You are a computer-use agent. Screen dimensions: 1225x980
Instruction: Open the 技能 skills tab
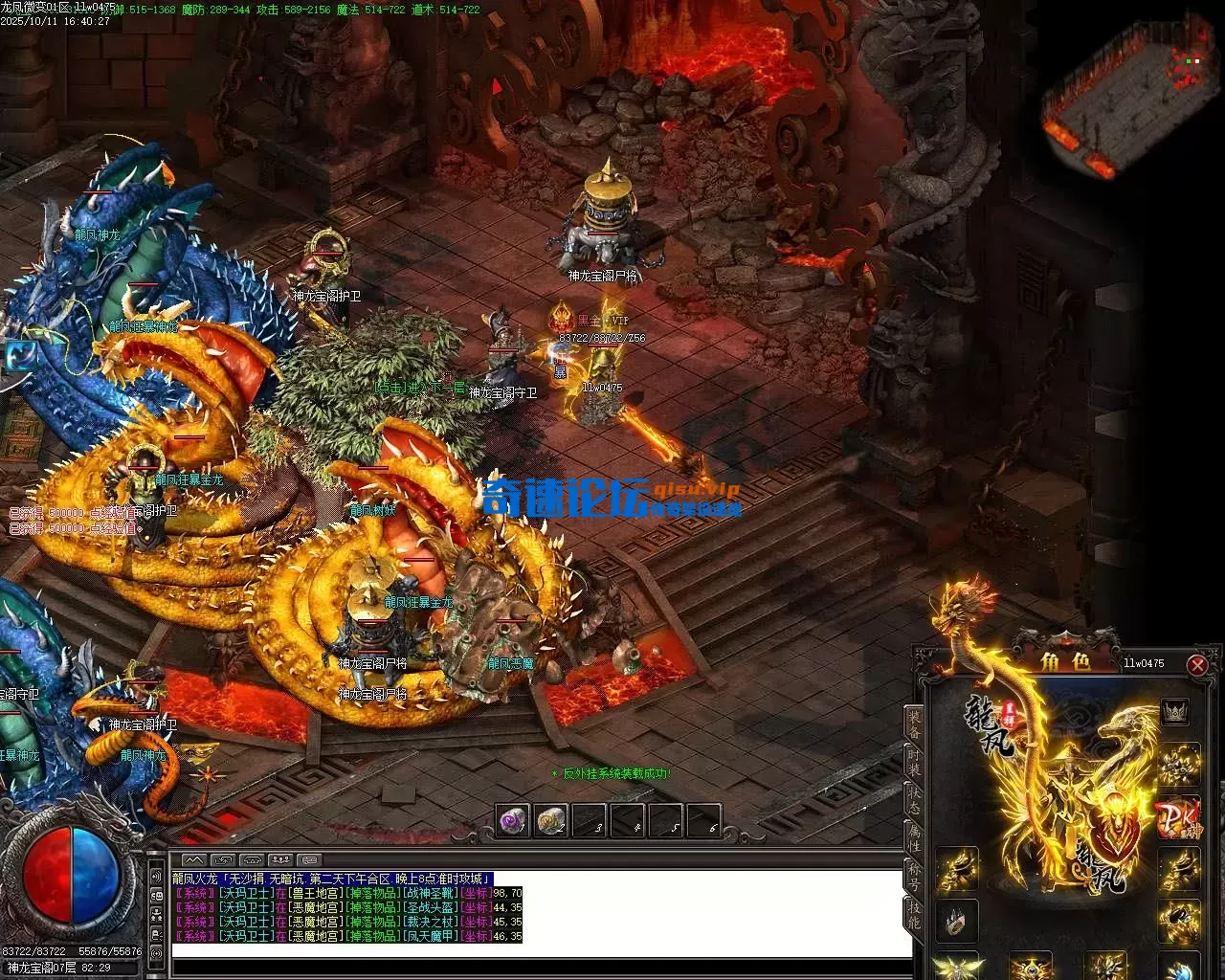click(x=914, y=916)
